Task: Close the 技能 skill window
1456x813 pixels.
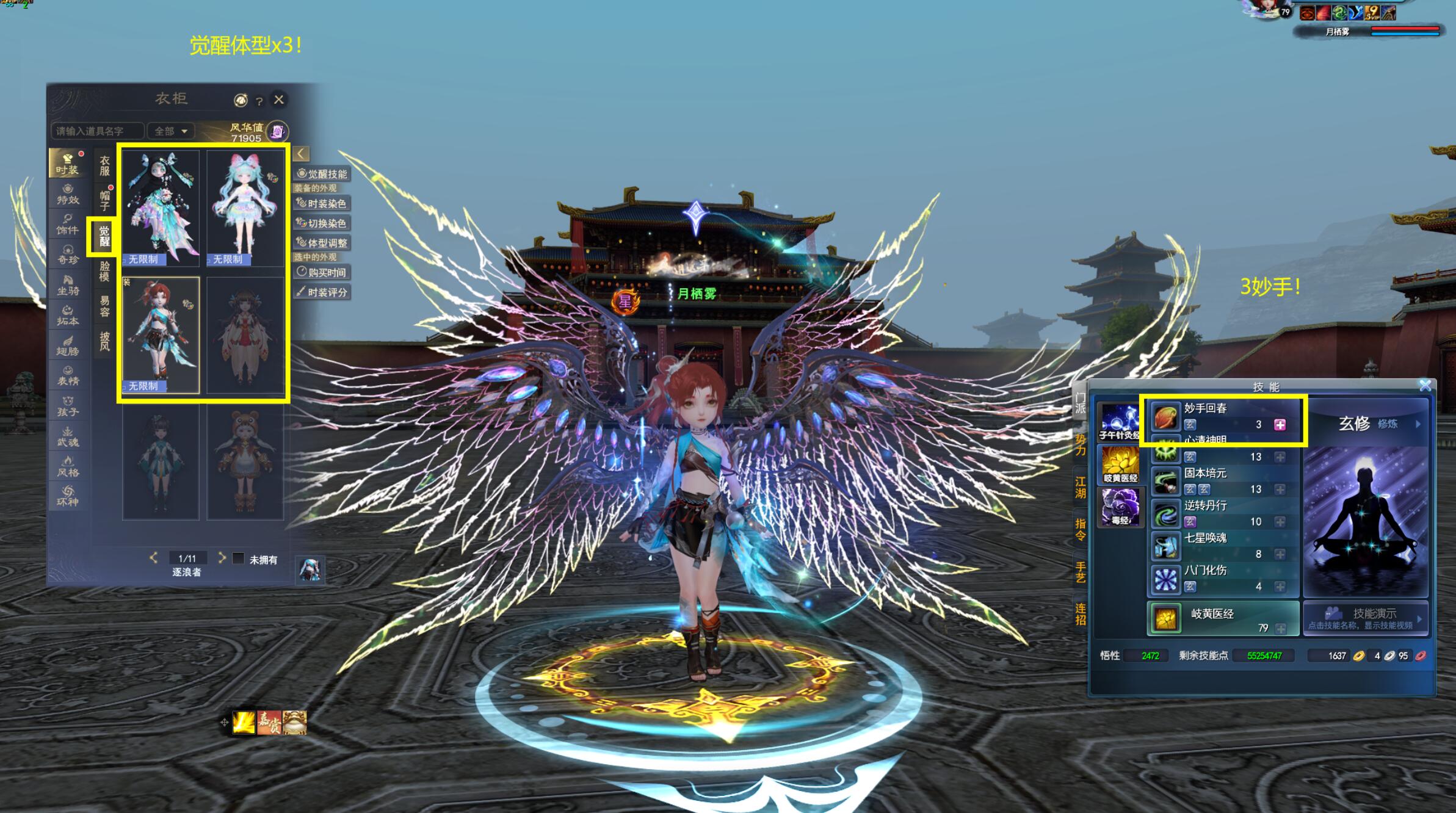Action: (x=1425, y=385)
